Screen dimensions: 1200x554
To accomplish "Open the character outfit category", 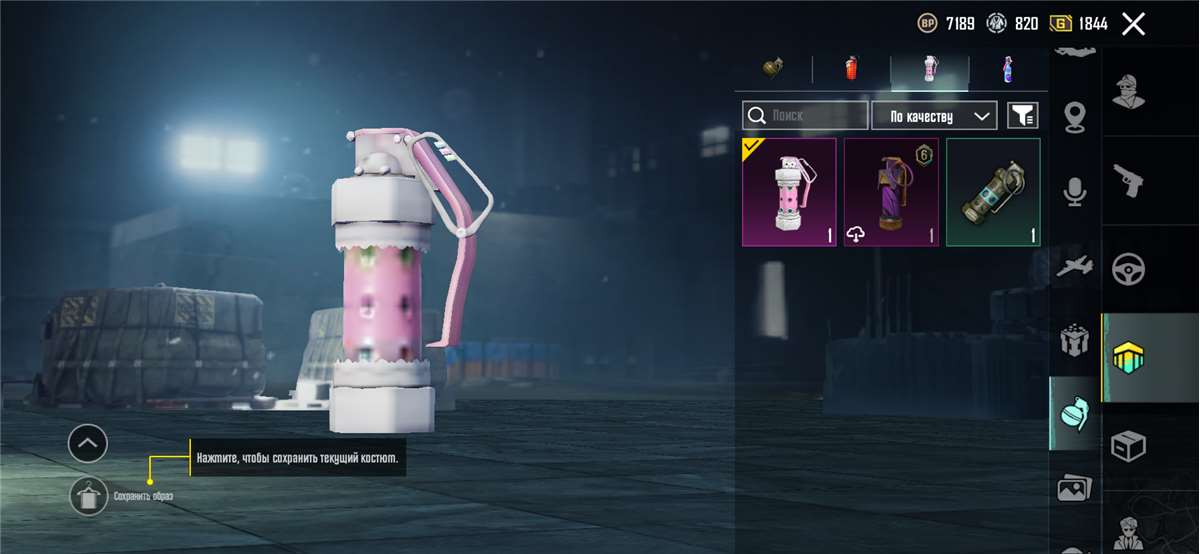I will (1130, 92).
